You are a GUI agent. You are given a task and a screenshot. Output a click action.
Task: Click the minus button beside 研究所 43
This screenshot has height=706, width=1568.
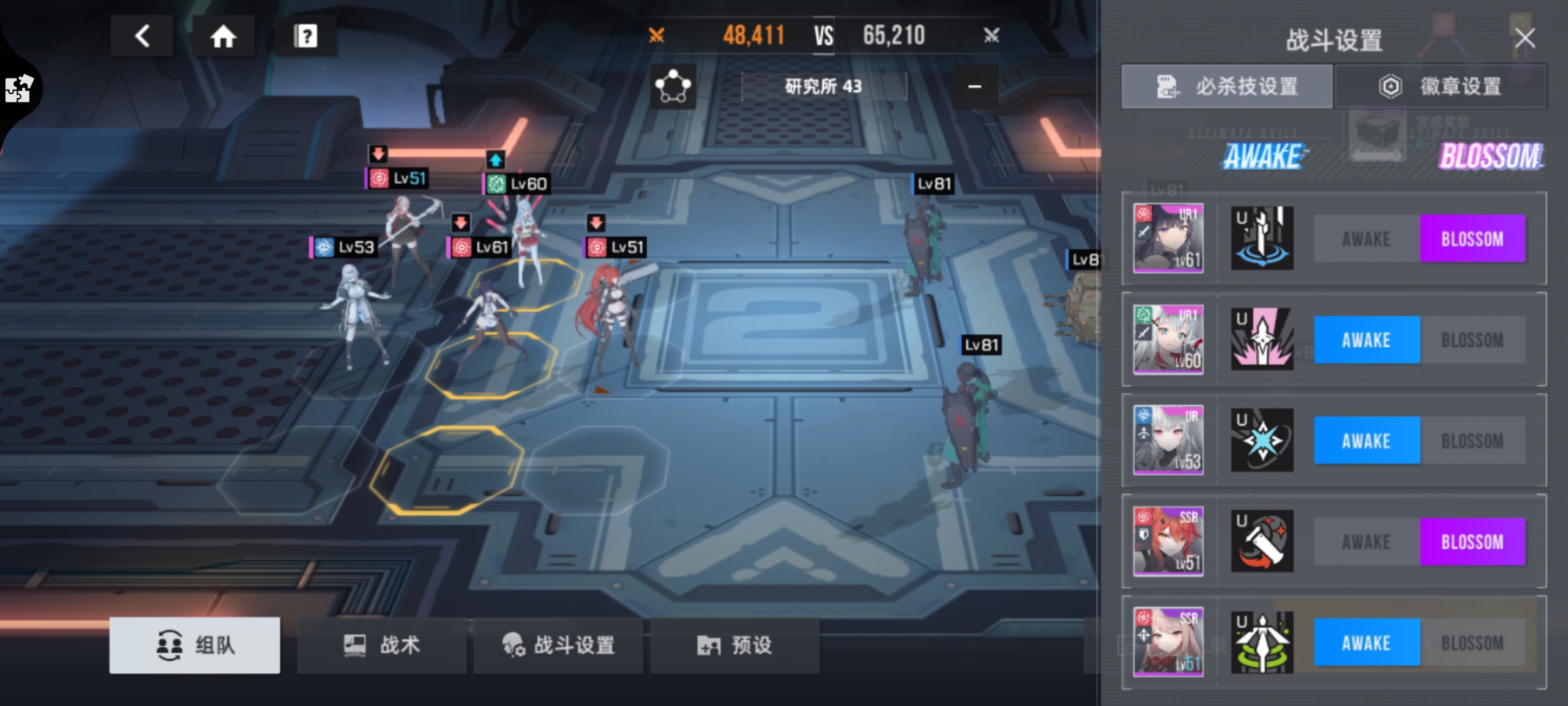click(974, 86)
